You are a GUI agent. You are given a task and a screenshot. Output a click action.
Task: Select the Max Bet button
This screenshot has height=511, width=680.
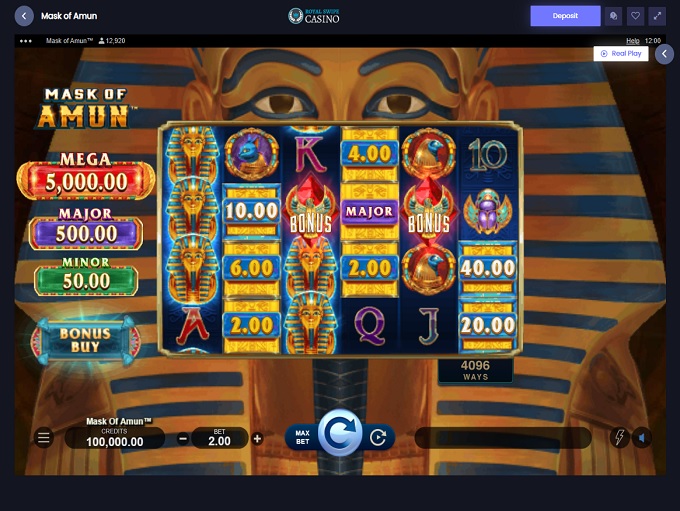tap(302, 438)
